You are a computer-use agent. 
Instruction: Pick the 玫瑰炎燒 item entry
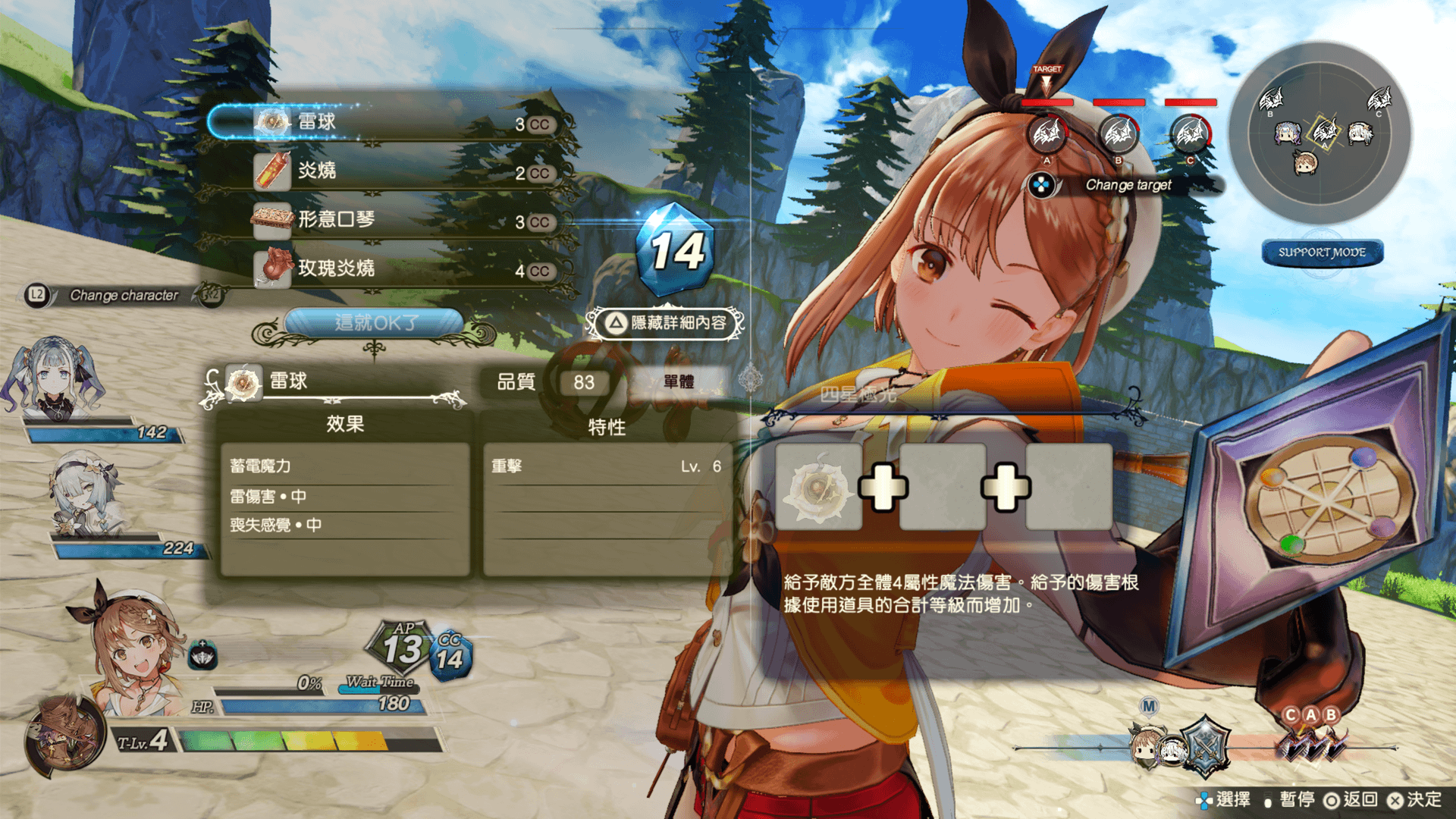[387, 268]
